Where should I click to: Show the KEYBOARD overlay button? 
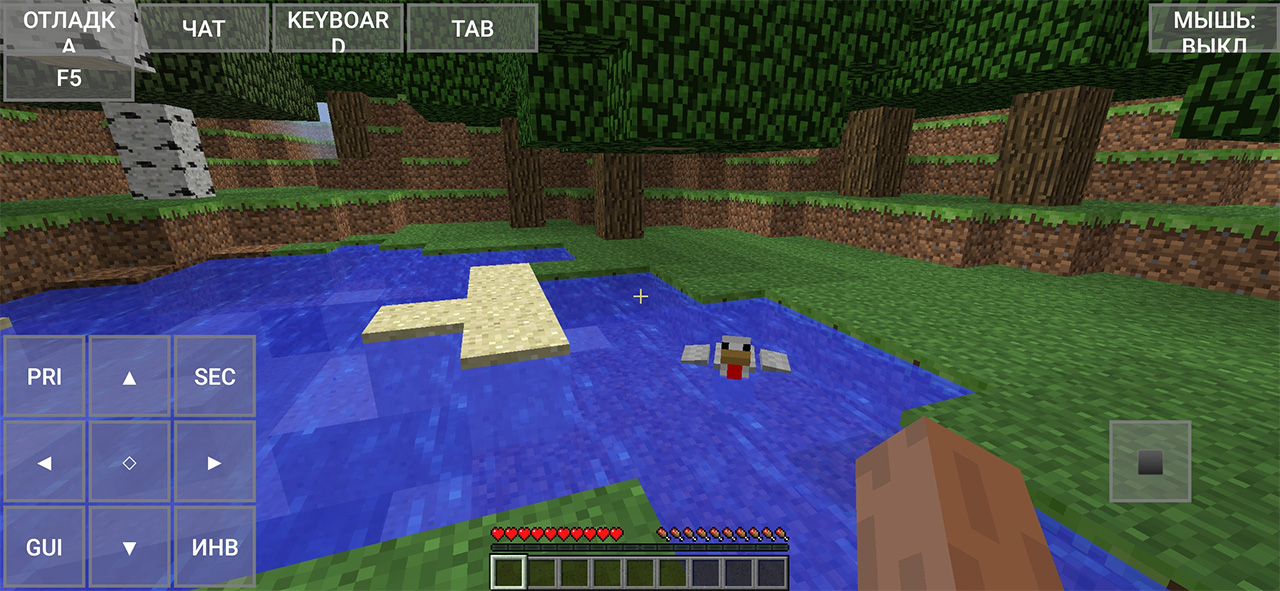[x=338, y=28]
